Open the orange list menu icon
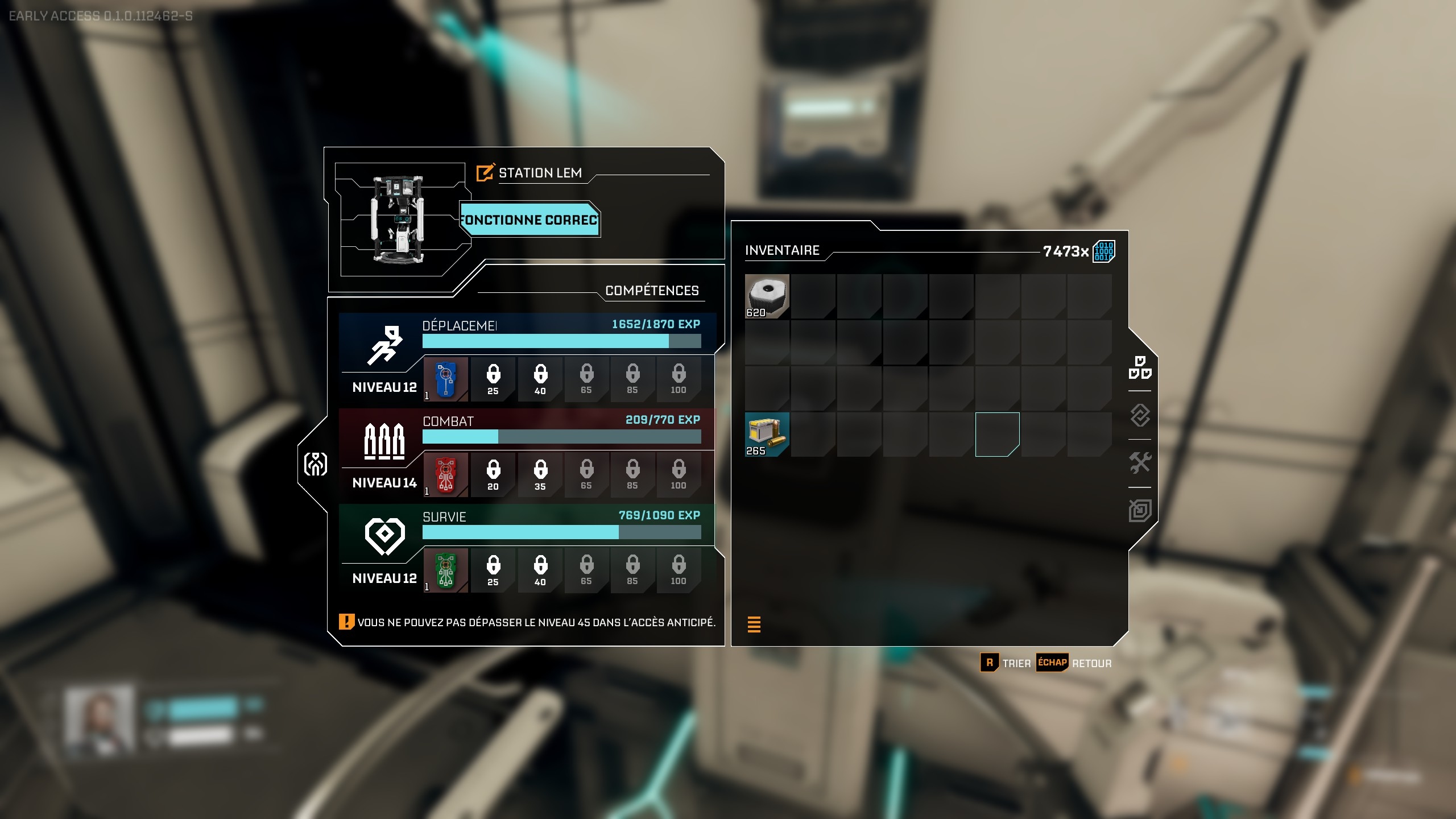This screenshot has width=1456, height=819. pos(754,624)
